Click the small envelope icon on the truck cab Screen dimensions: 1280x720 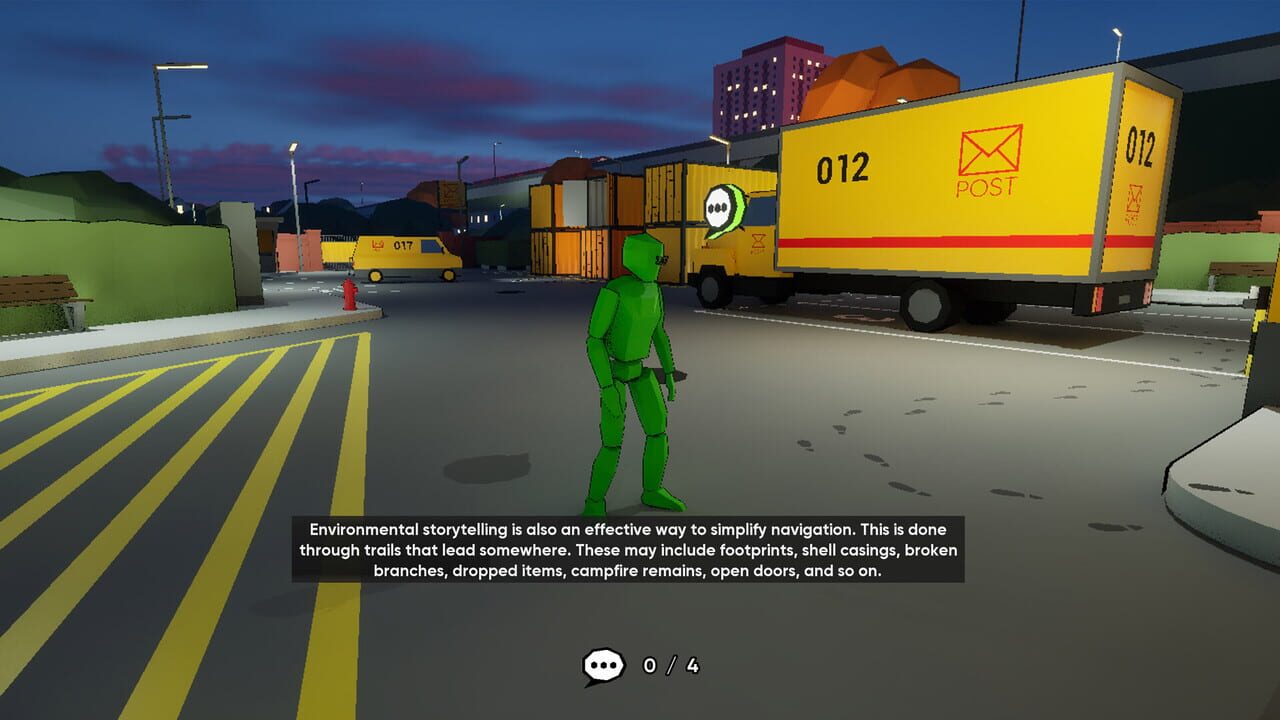tap(758, 241)
